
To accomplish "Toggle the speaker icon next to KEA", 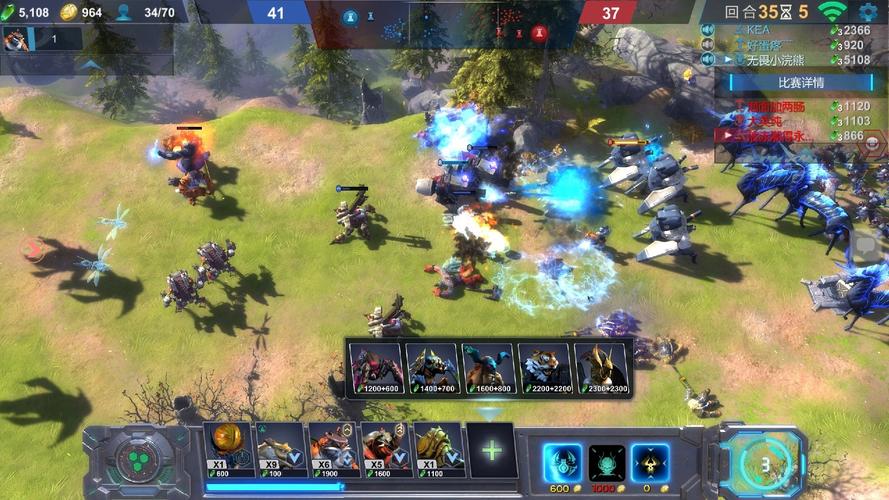I will [x=707, y=30].
